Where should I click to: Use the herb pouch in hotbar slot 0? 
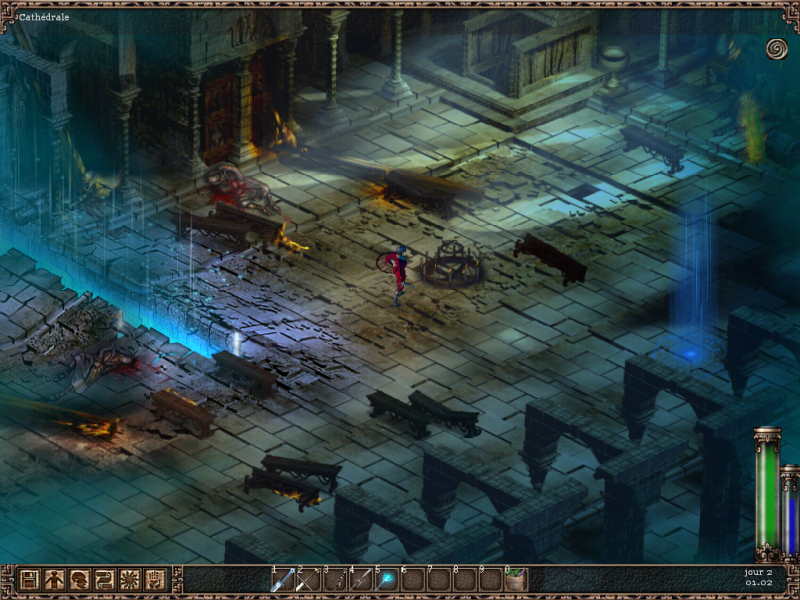pyautogui.click(x=516, y=580)
